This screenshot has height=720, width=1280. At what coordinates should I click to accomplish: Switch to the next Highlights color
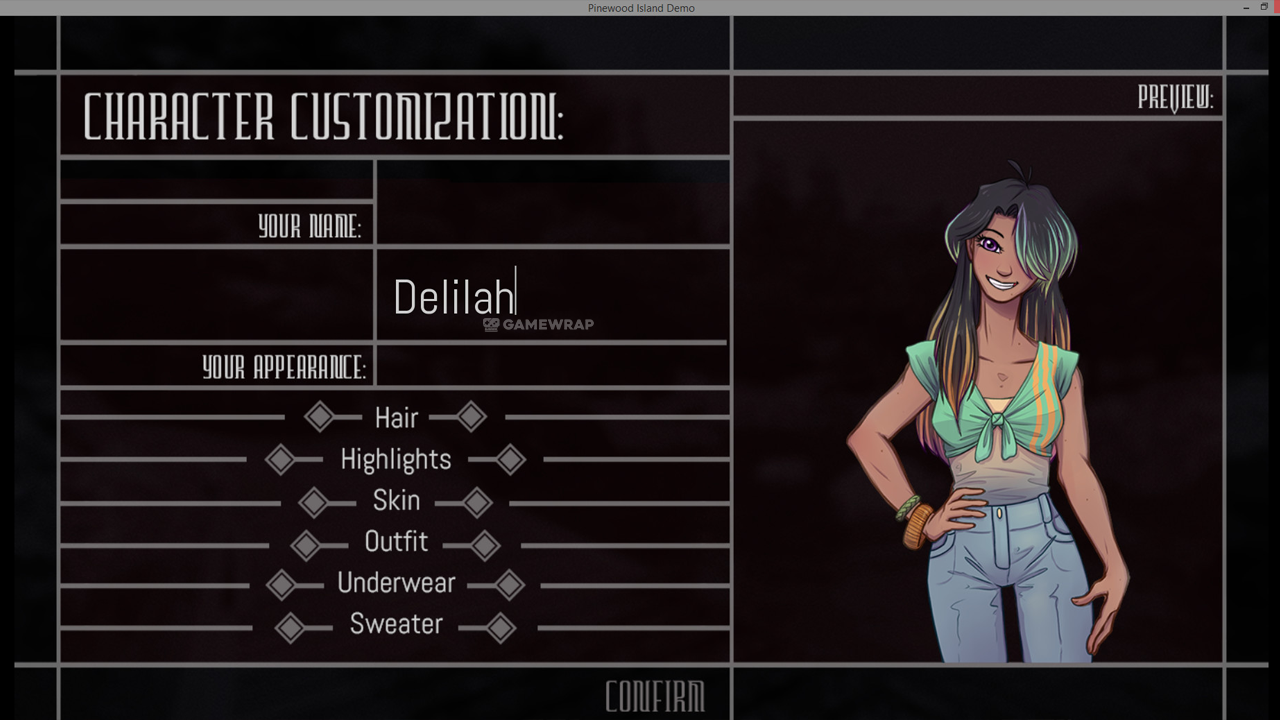click(x=510, y=460)
